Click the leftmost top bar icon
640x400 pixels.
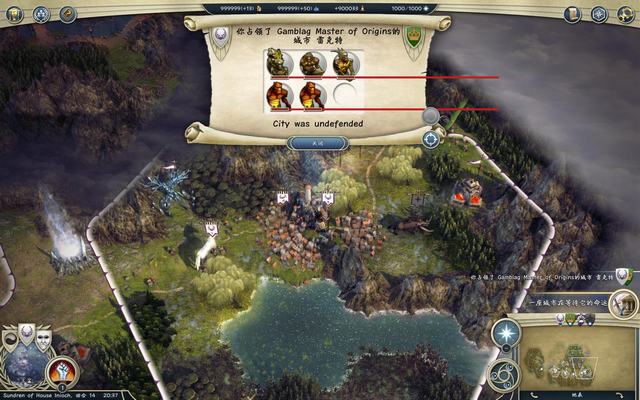click(13, 14)
